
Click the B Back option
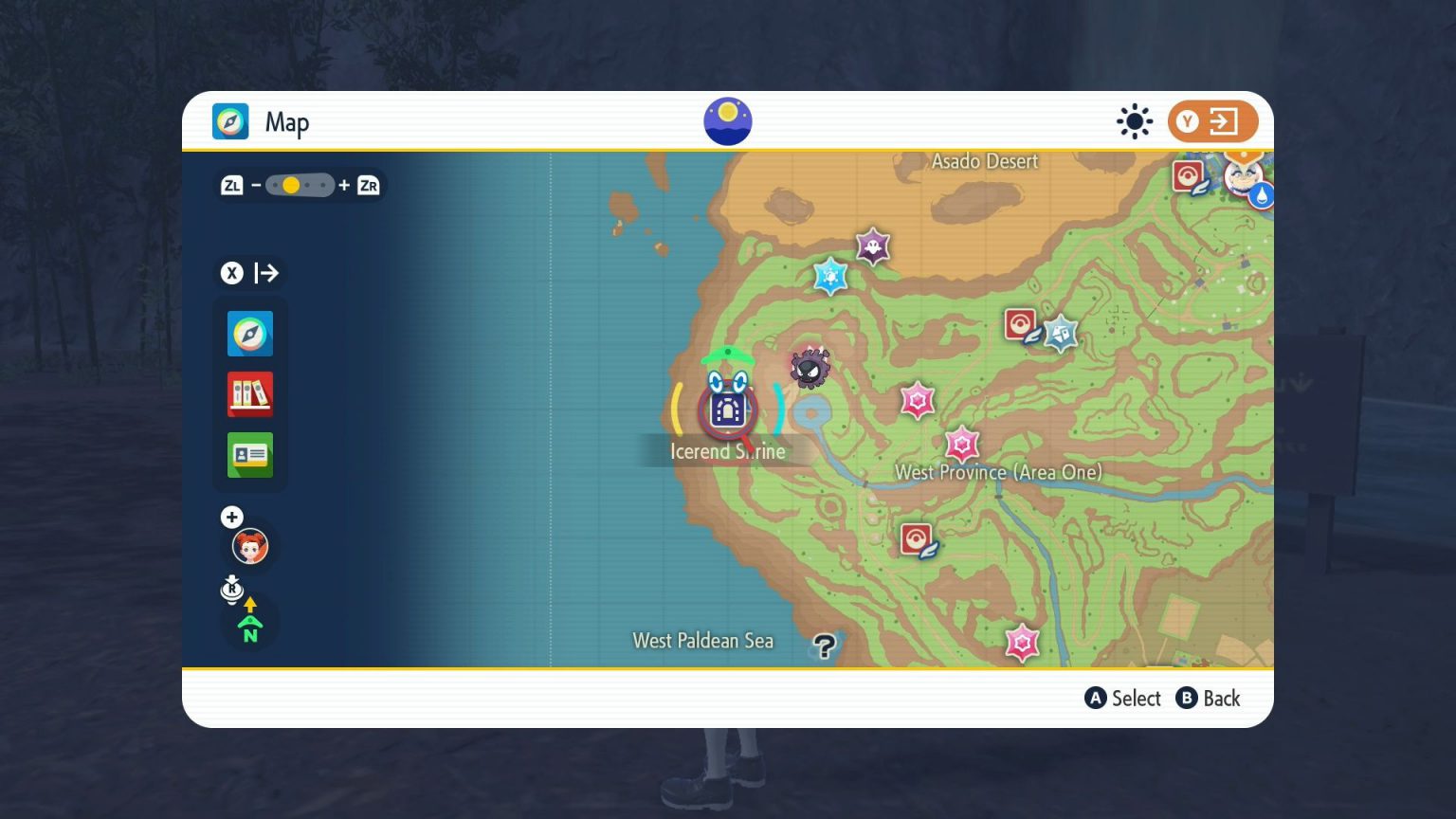point(1209,699)
